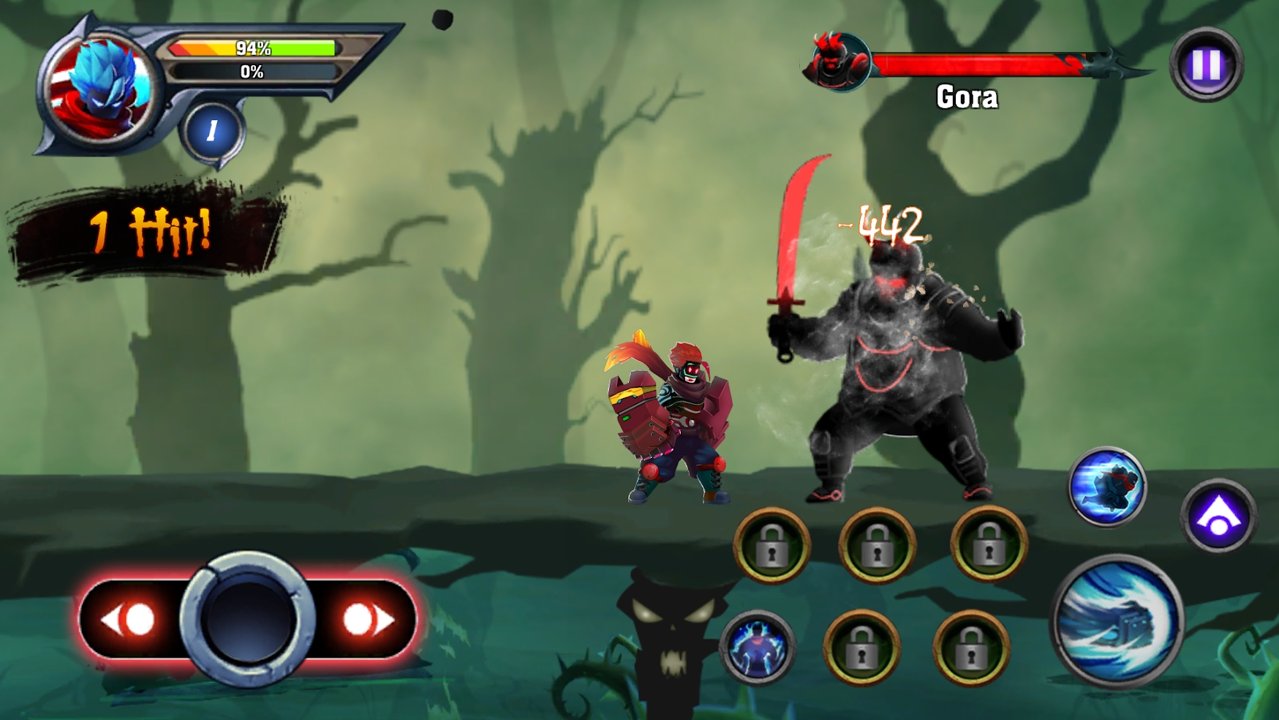
Task: Activate the purple jump arrow button
Action: [x=1218, y=516]
